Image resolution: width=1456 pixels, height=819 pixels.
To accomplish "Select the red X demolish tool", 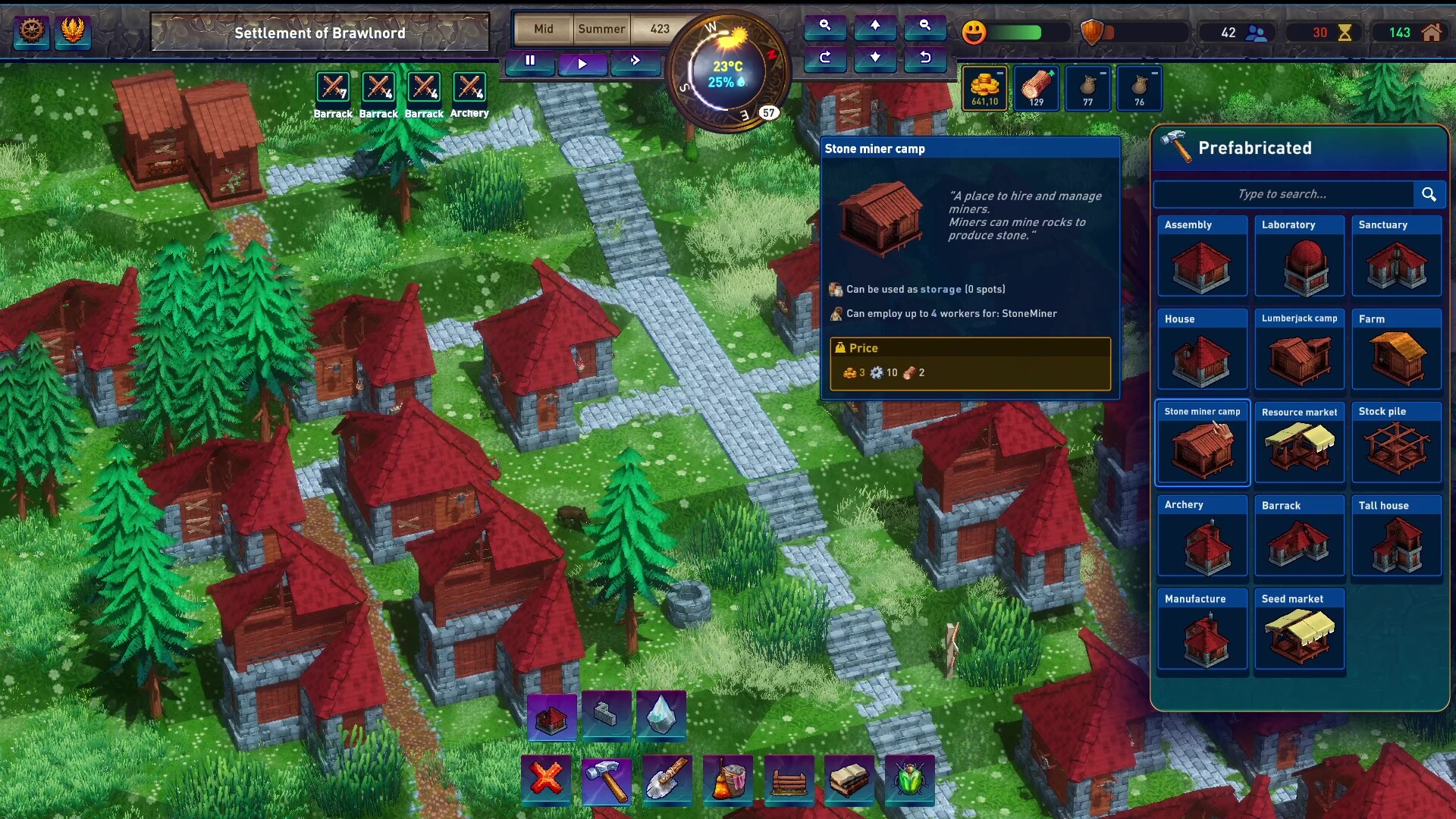I will click(548, 780).
